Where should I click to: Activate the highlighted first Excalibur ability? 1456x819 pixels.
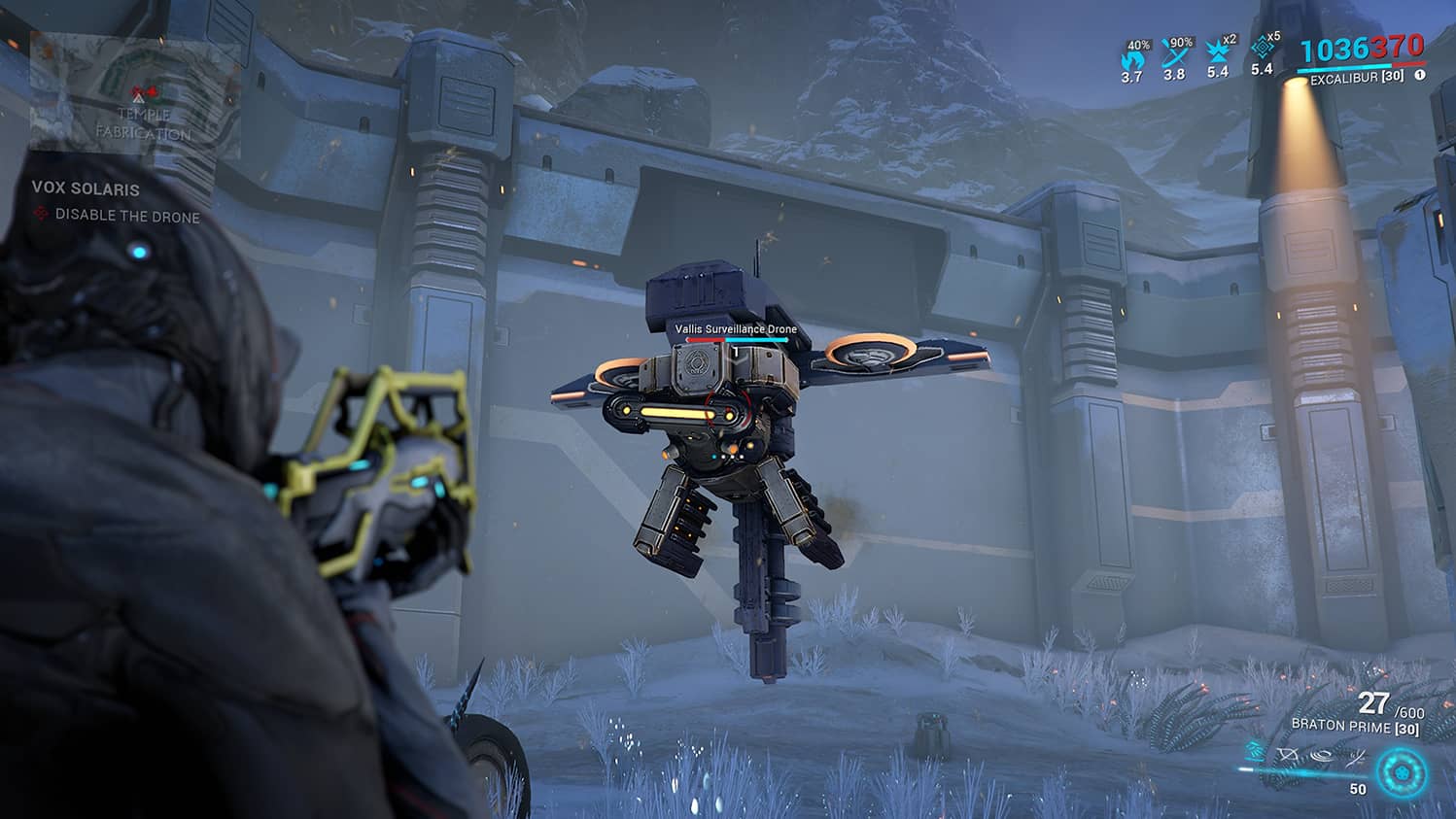click(1255, 753)
